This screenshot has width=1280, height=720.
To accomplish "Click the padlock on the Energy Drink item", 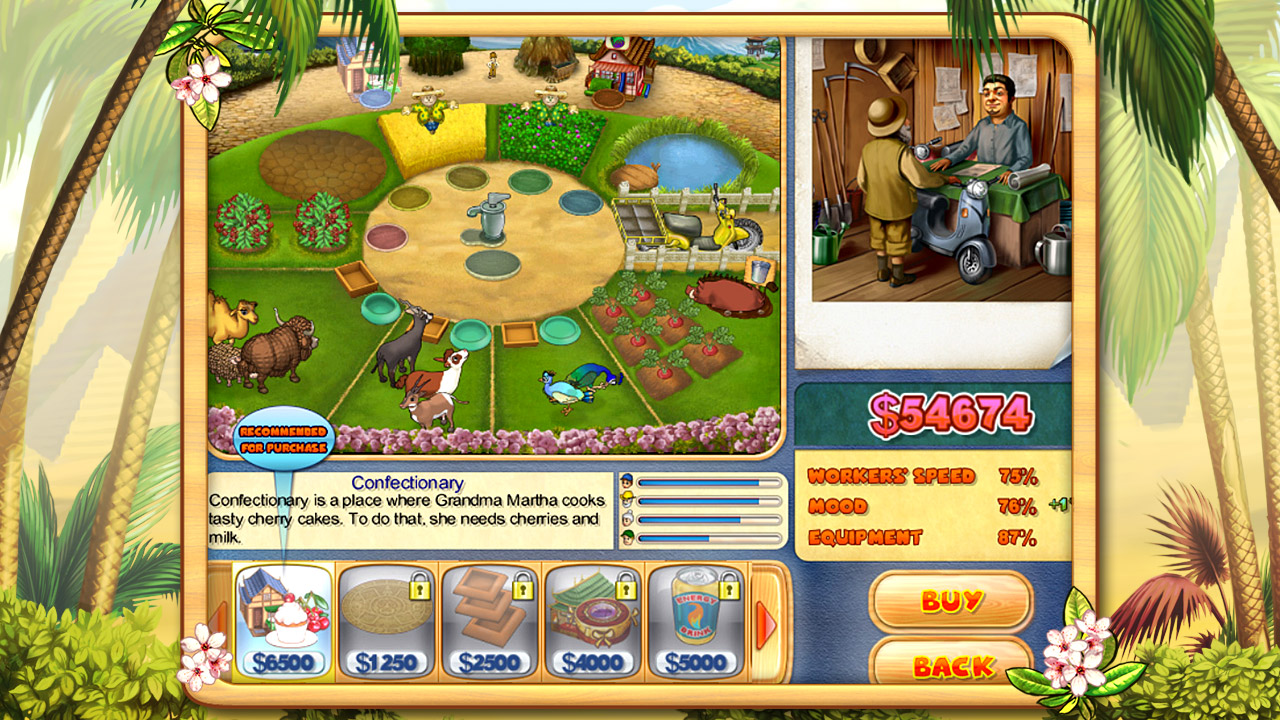I will [x=728, y=590].
